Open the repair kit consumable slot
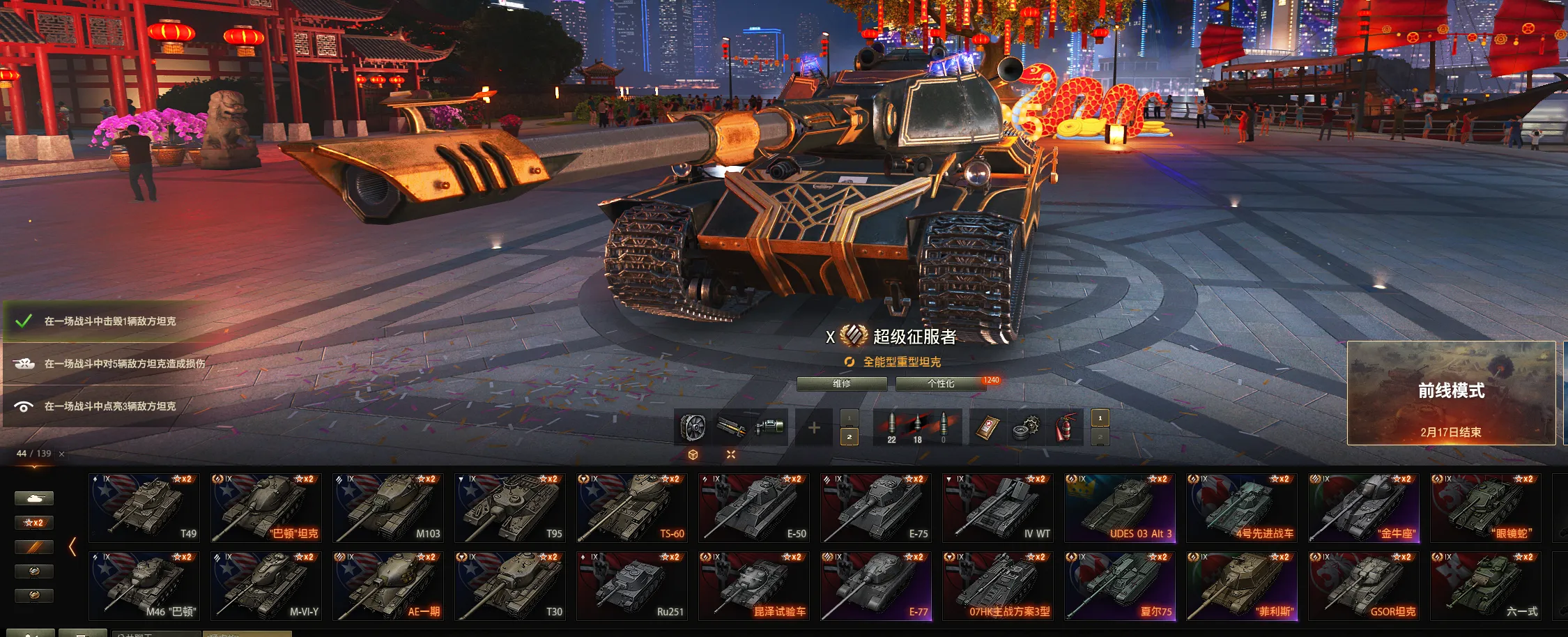The width and height of the screenshot is (1568, 637). [1024, 427]
